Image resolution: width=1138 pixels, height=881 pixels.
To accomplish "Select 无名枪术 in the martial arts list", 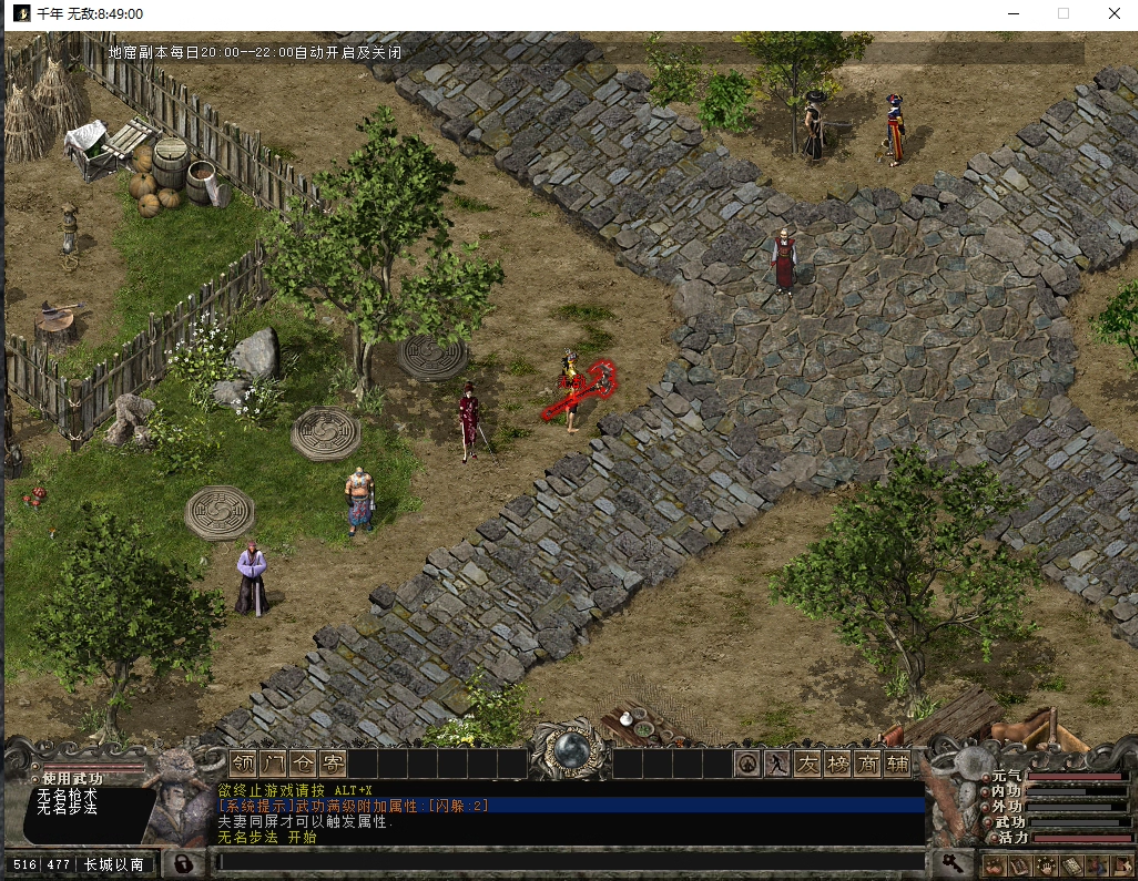I will coord(67,795).
